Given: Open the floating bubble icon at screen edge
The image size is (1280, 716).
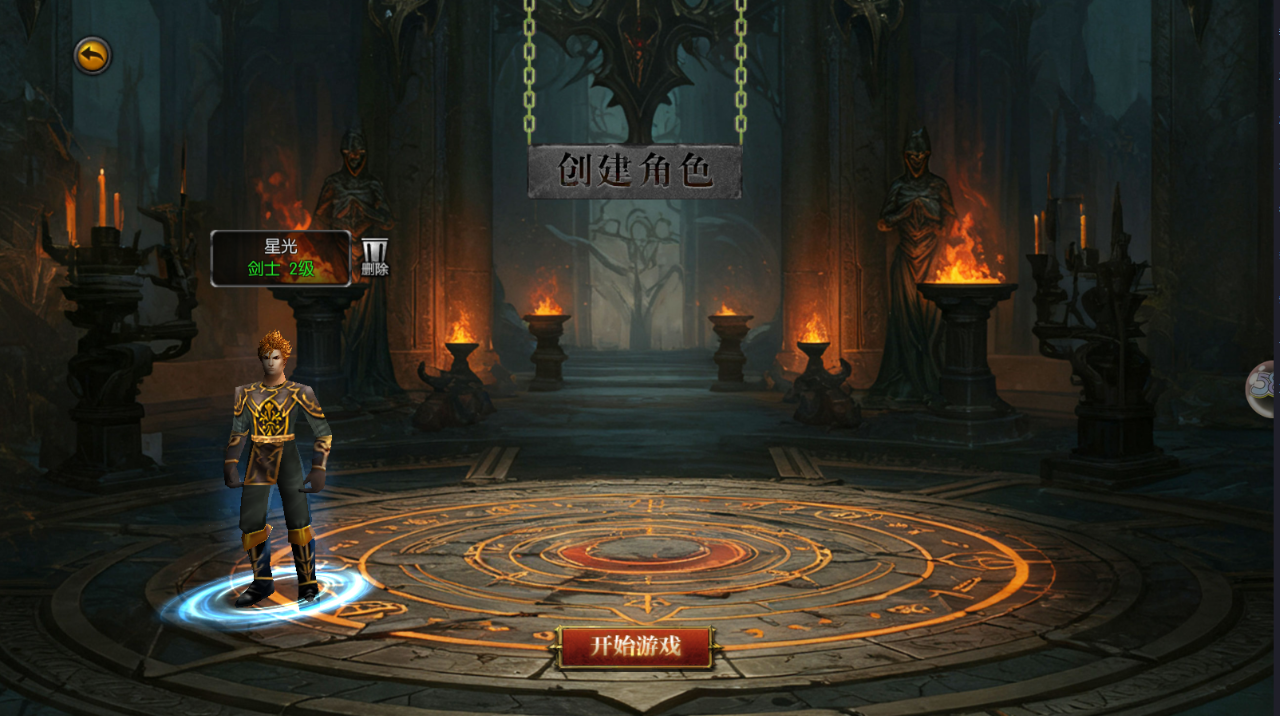Looking at the screenshot, I should [1263, 389].
